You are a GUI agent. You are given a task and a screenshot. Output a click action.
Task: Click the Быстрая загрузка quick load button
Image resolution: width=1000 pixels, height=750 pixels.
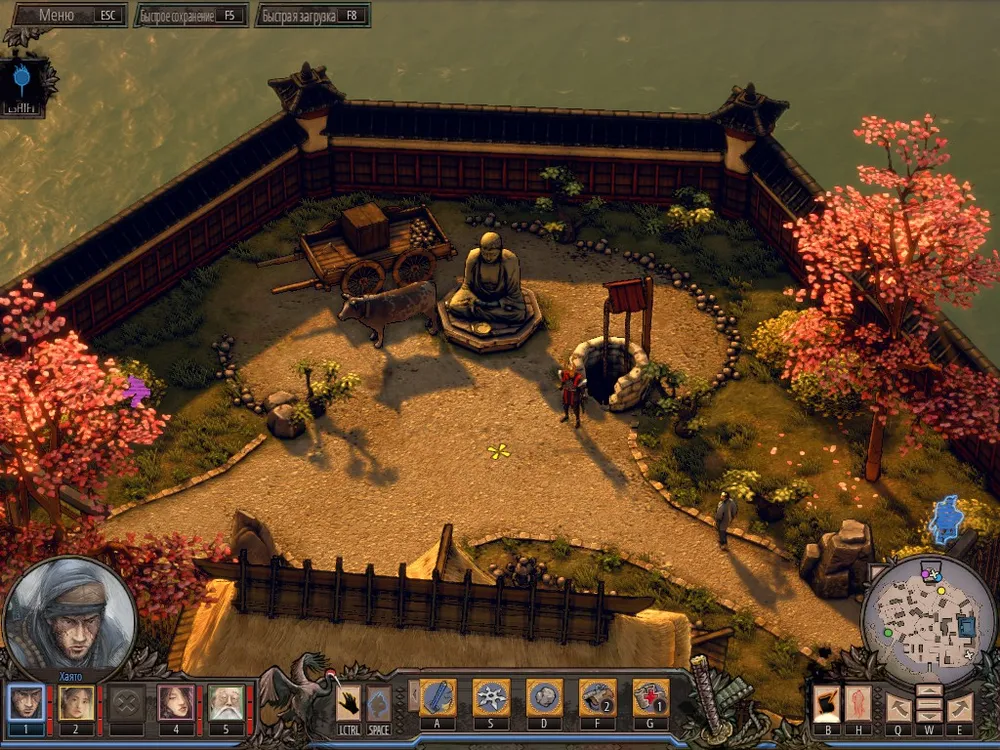pyautogui.click(x=313, y=15)
